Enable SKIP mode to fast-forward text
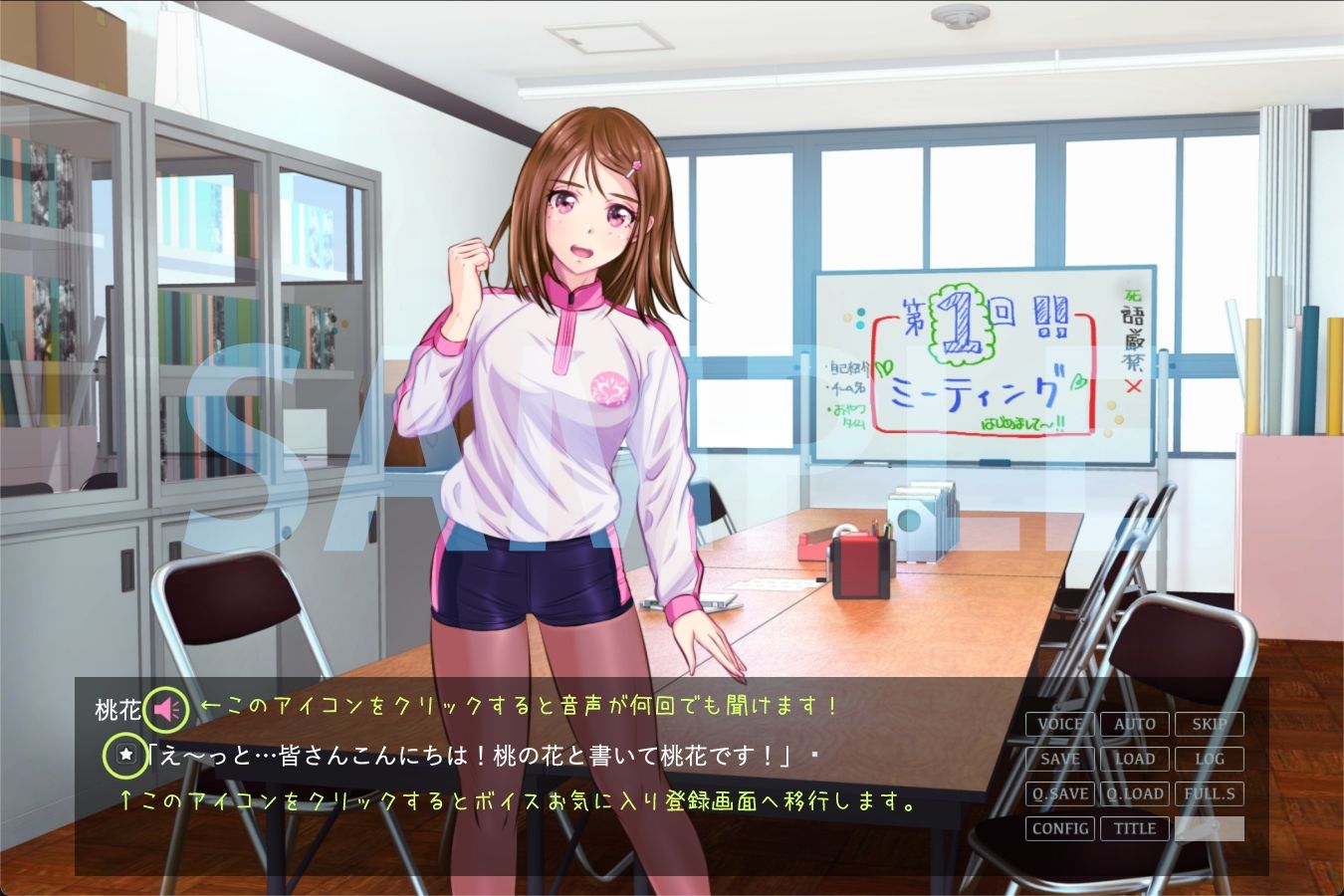The width and height of the screenshot is (1344, 896). point(1210,724)
